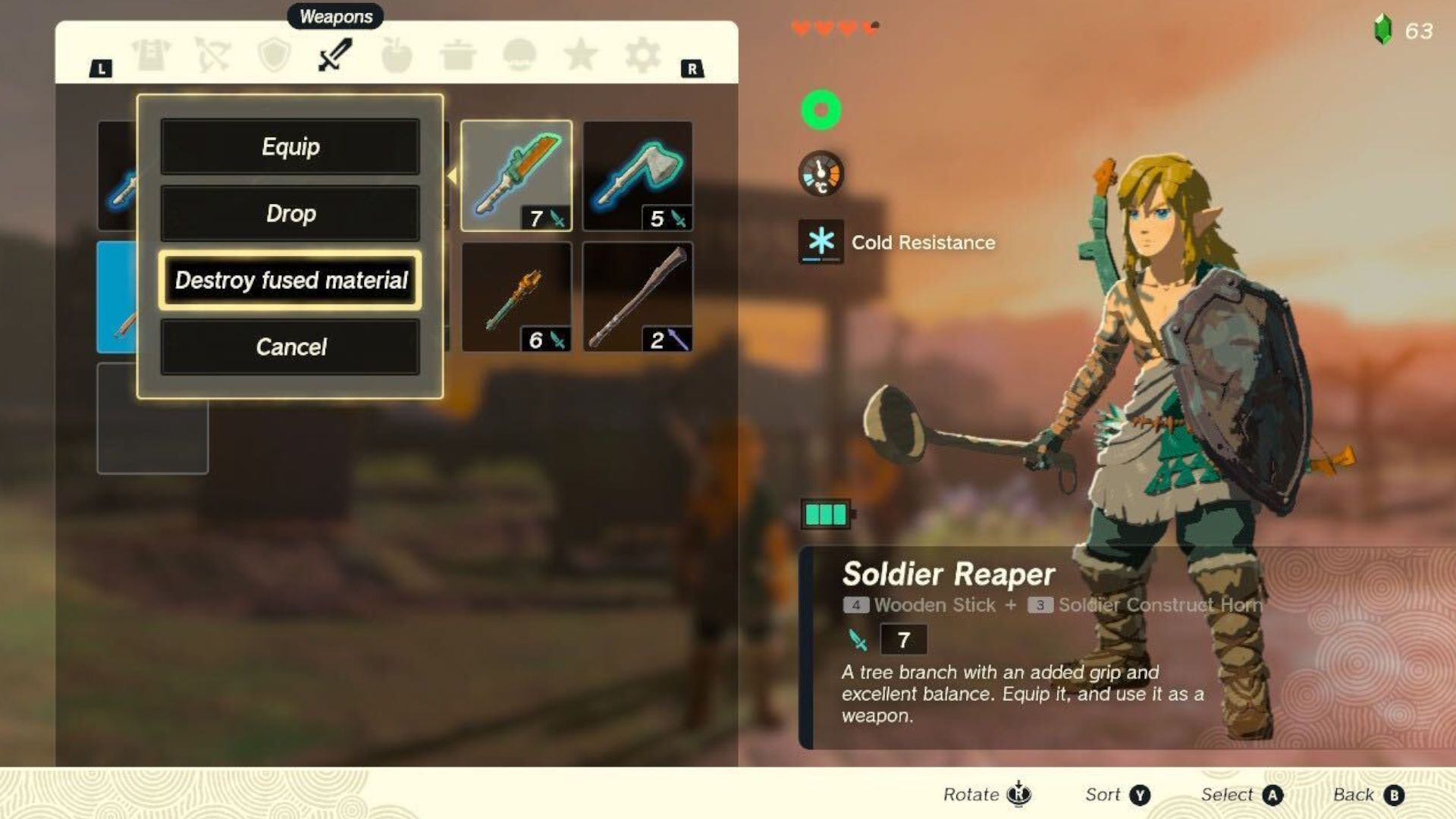Image resolution: width=1456 pixels, height=819 pixels.
Task: Click the temperature gauge icon
Action: [821, 174]
